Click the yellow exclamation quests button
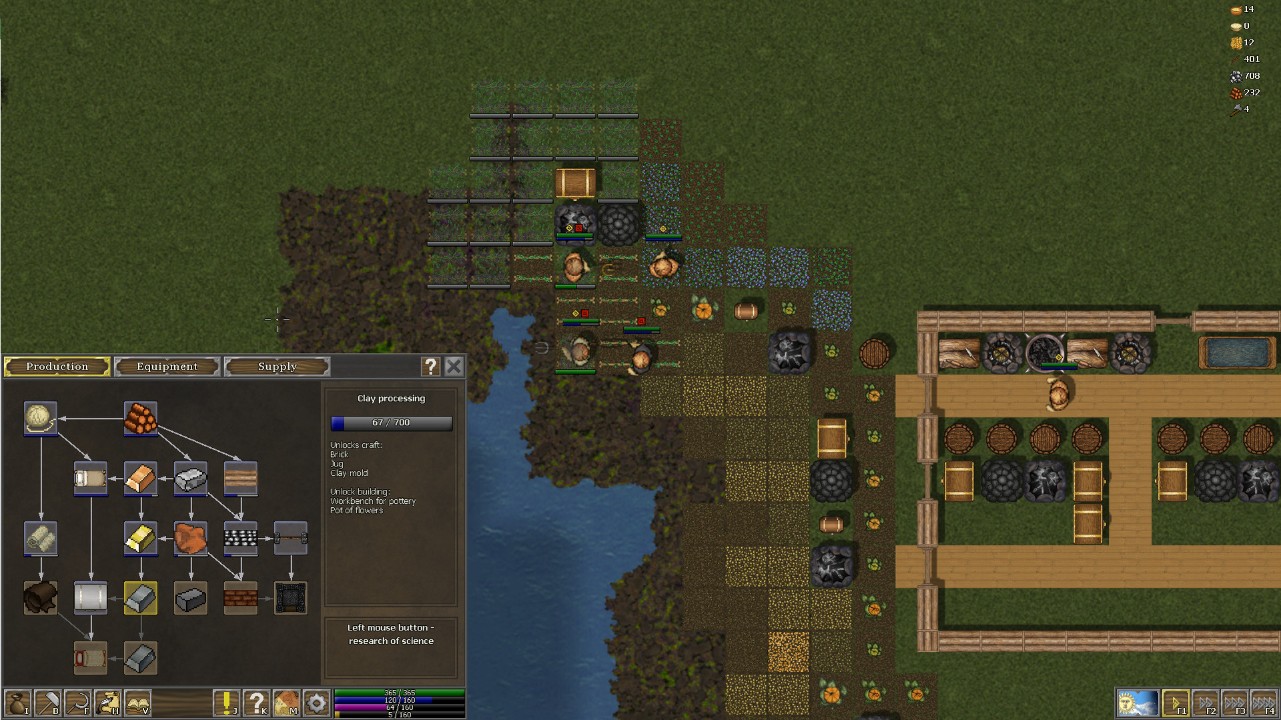 click(227, 703)
